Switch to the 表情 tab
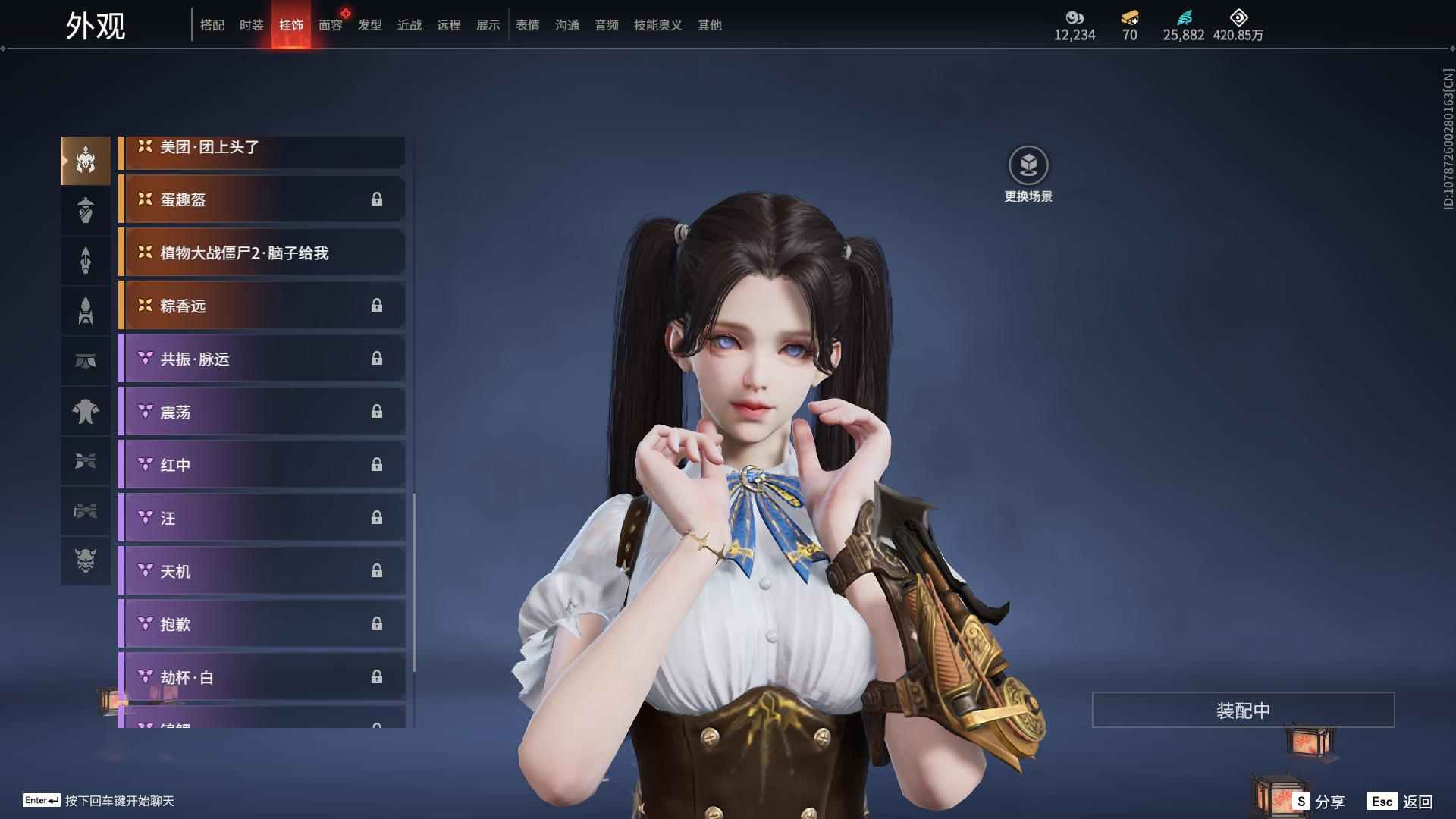 (x=528, y=25)
